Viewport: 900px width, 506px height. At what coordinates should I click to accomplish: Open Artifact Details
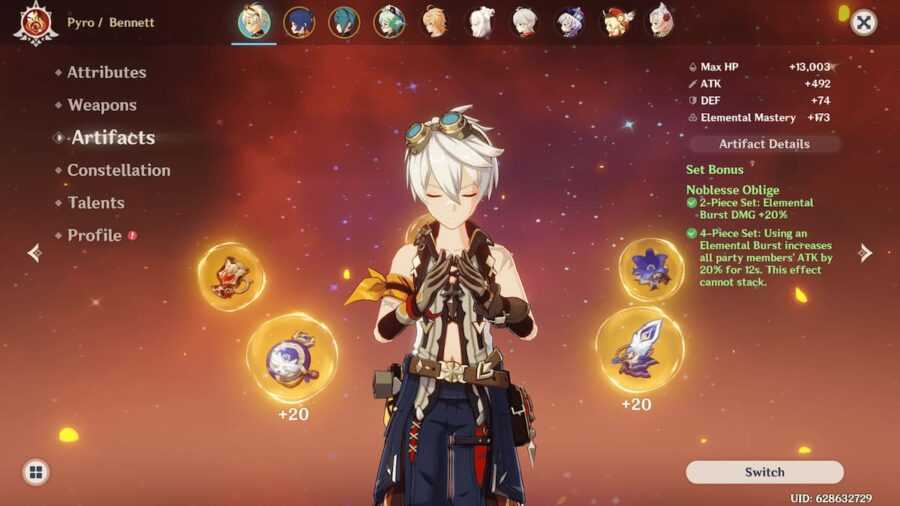coord(764,144)
